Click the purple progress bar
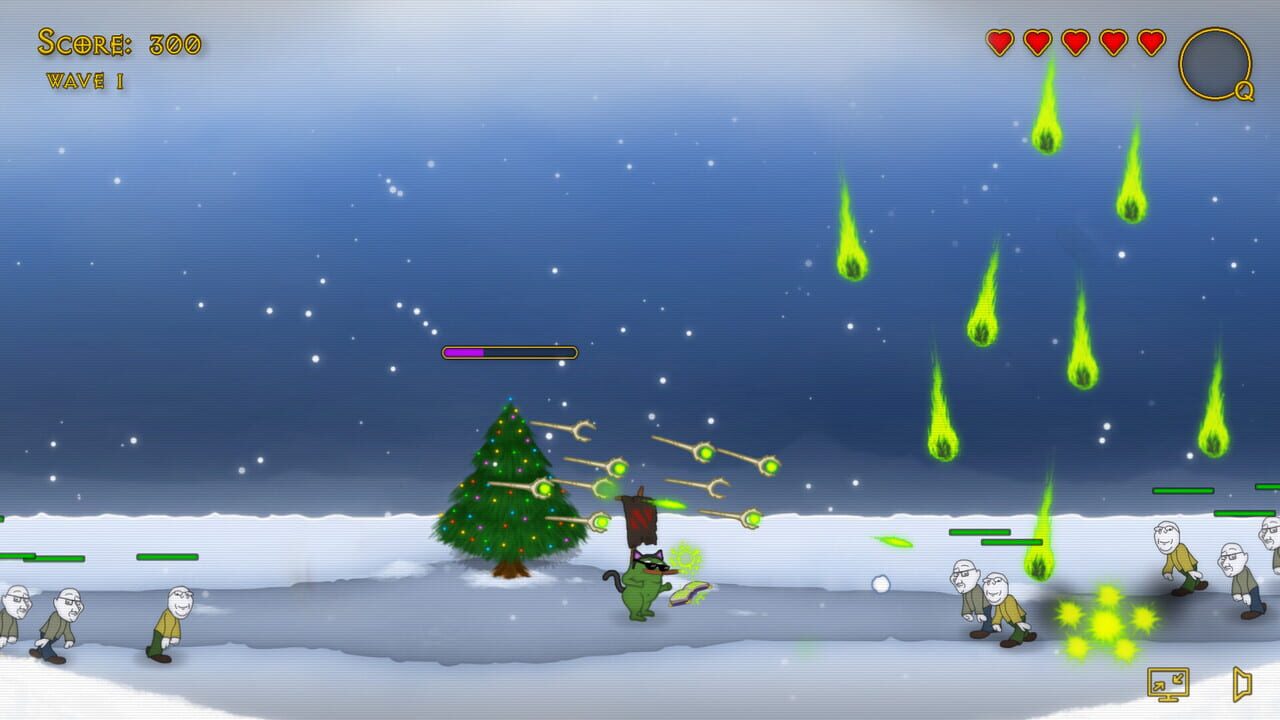Screen dimensions: 1280x720 point(466,352)
